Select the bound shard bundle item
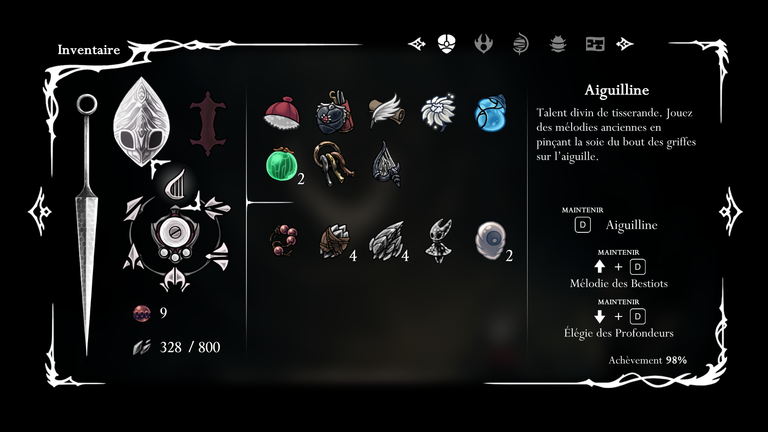Screen dimensions: 768x432 (334, 241)
